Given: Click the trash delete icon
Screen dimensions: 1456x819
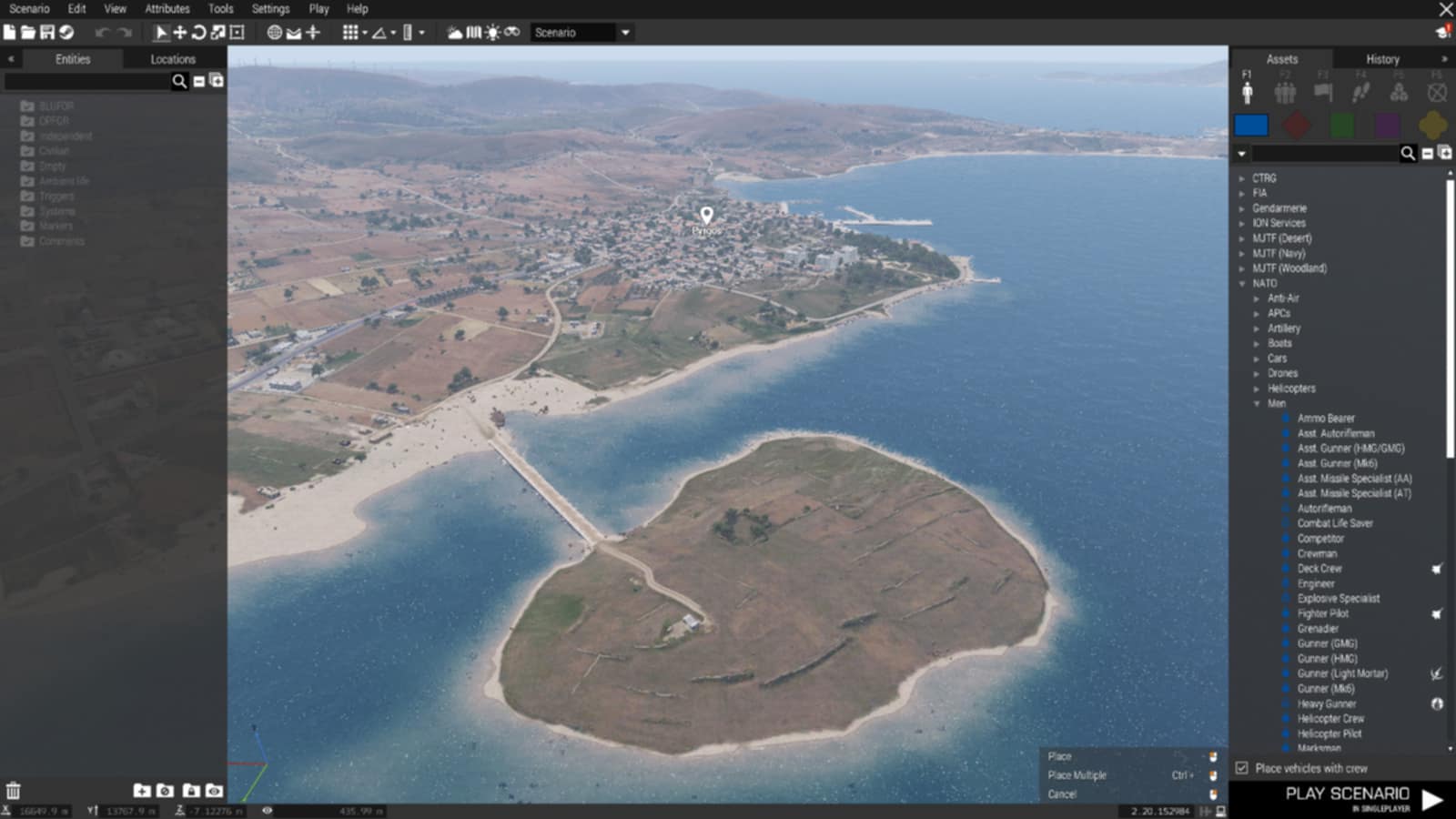Looking at the screenshot, I should [13, 791].
